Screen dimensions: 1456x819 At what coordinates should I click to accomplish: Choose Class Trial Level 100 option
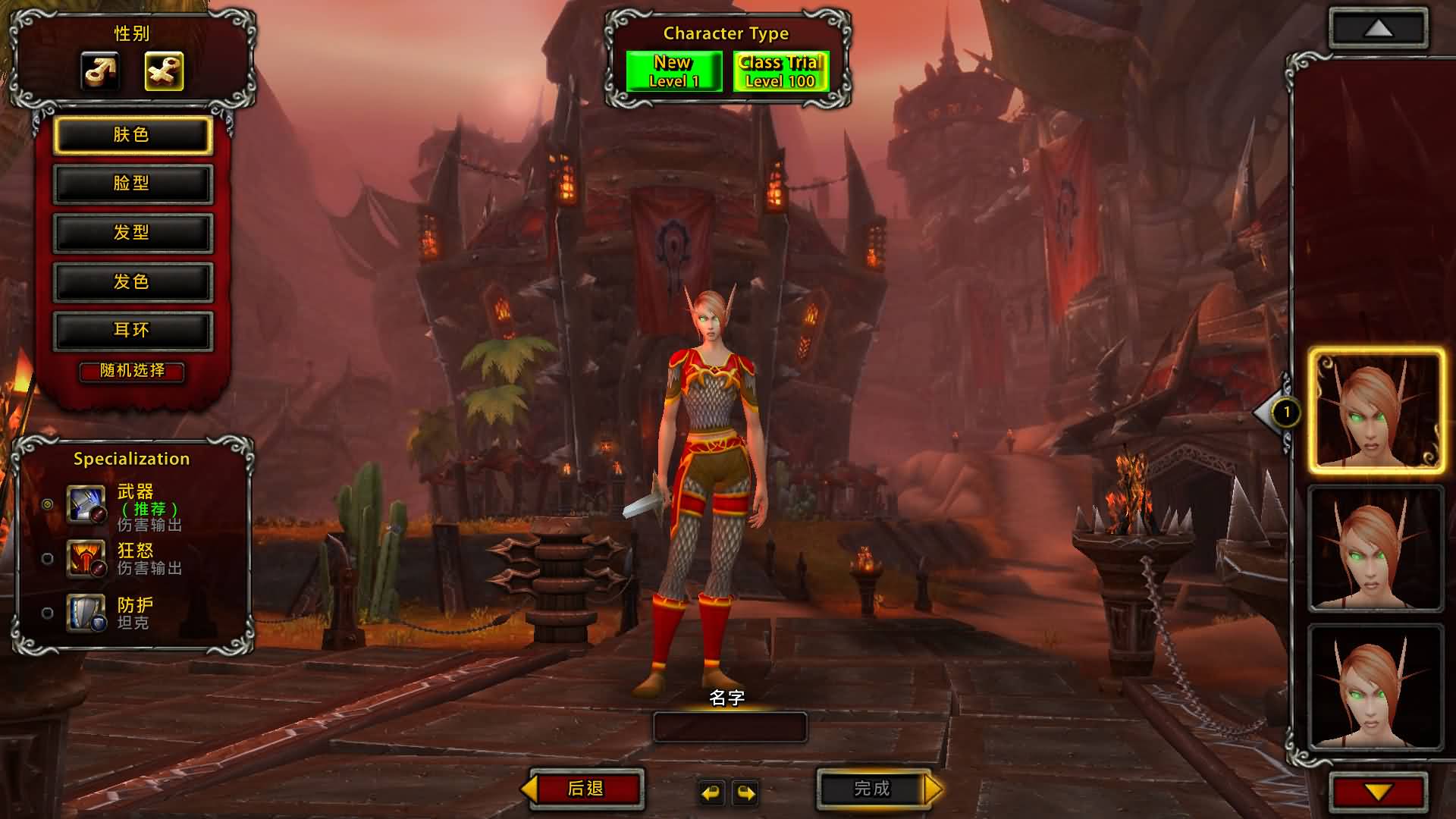(x=780, y=71)
